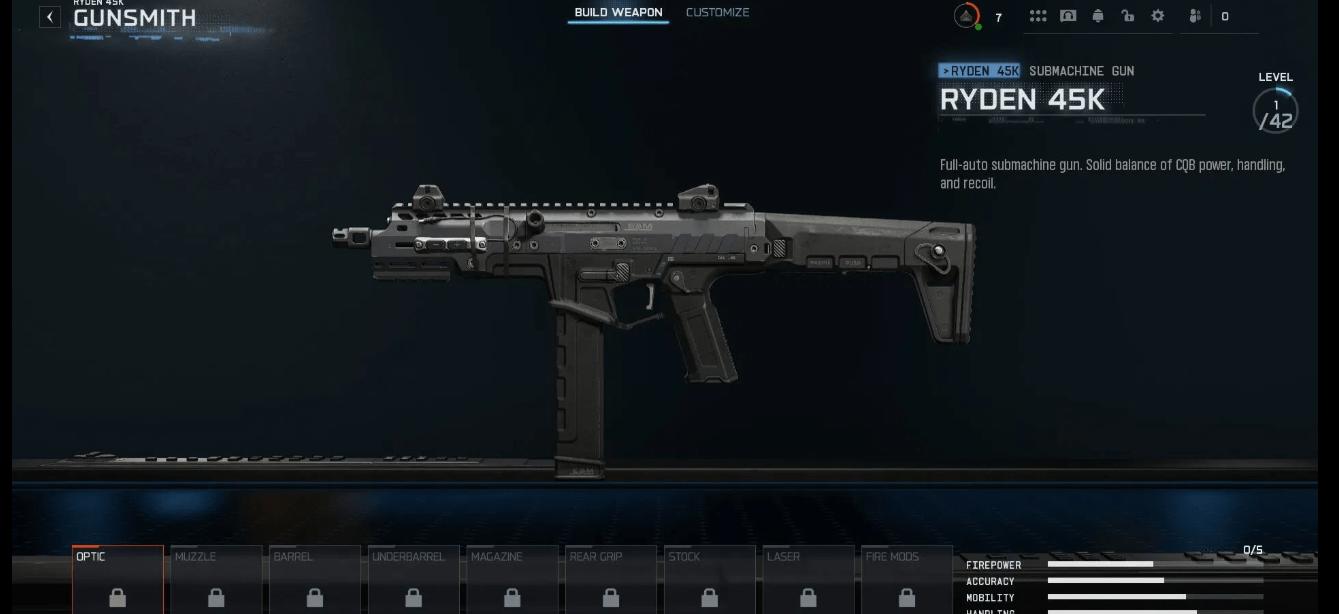Image resolution: width=1339 pixels, height=614 pixels.
Task: Click the open padlock icon
Action: [x=1128, y=16]
